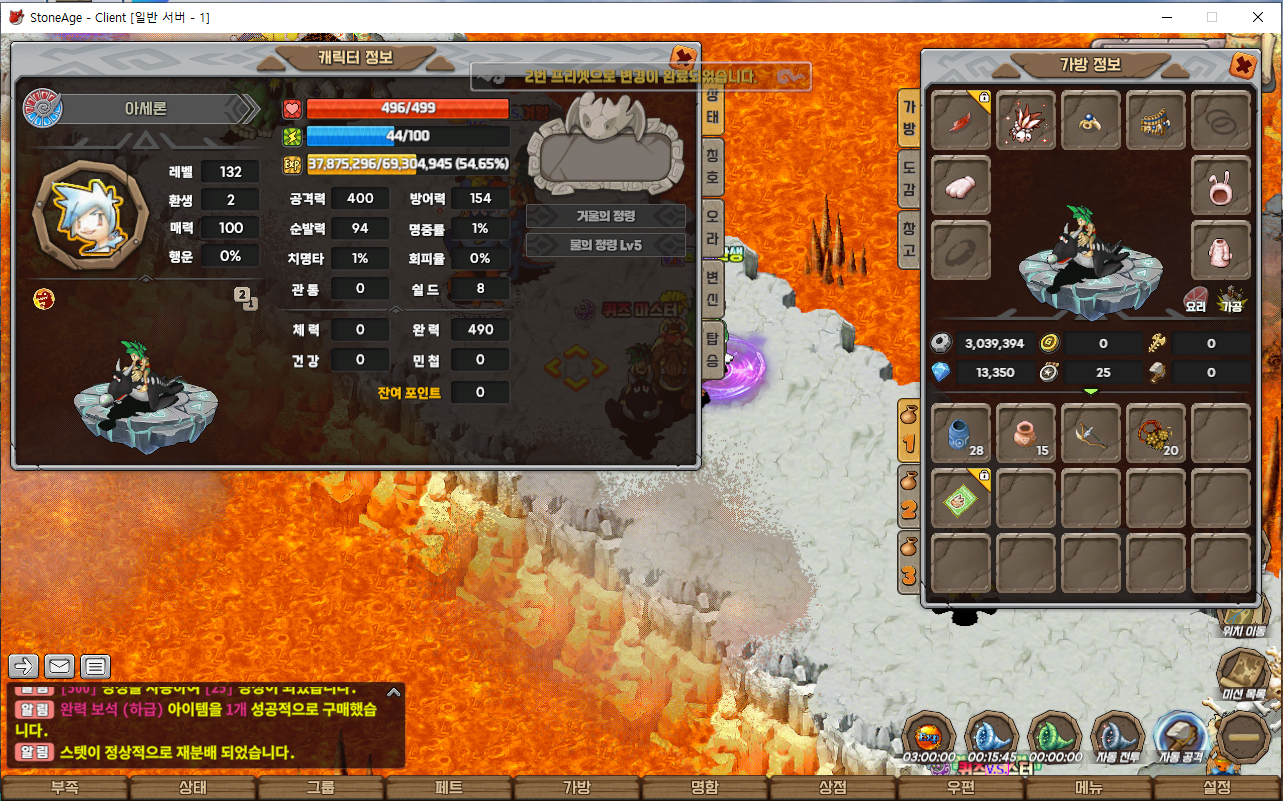Open the 설정 settings menu
Viewport: 1283px width, 801px height.
[1217, 788]
